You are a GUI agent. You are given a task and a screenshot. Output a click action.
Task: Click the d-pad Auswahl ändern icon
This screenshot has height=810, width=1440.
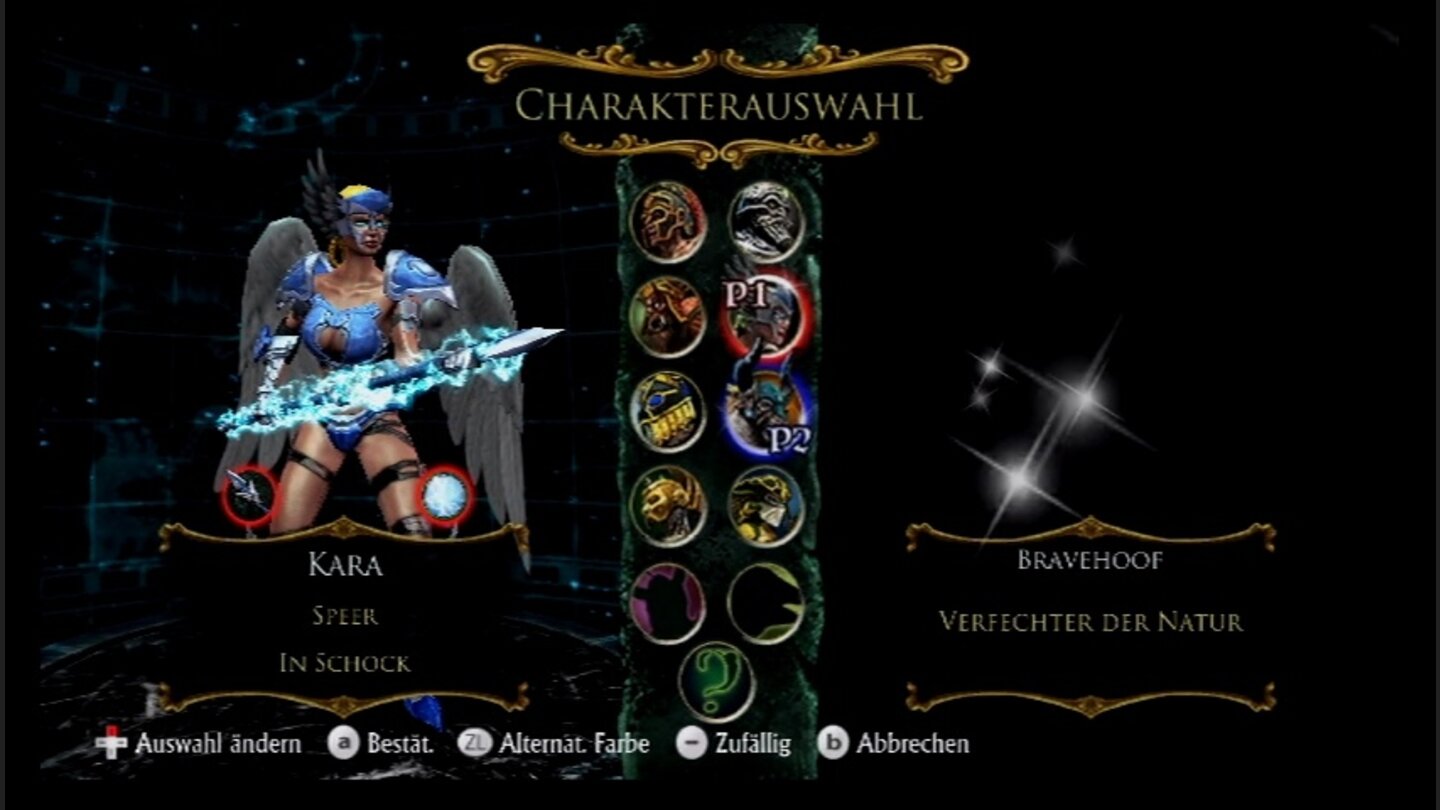[112, 744]
